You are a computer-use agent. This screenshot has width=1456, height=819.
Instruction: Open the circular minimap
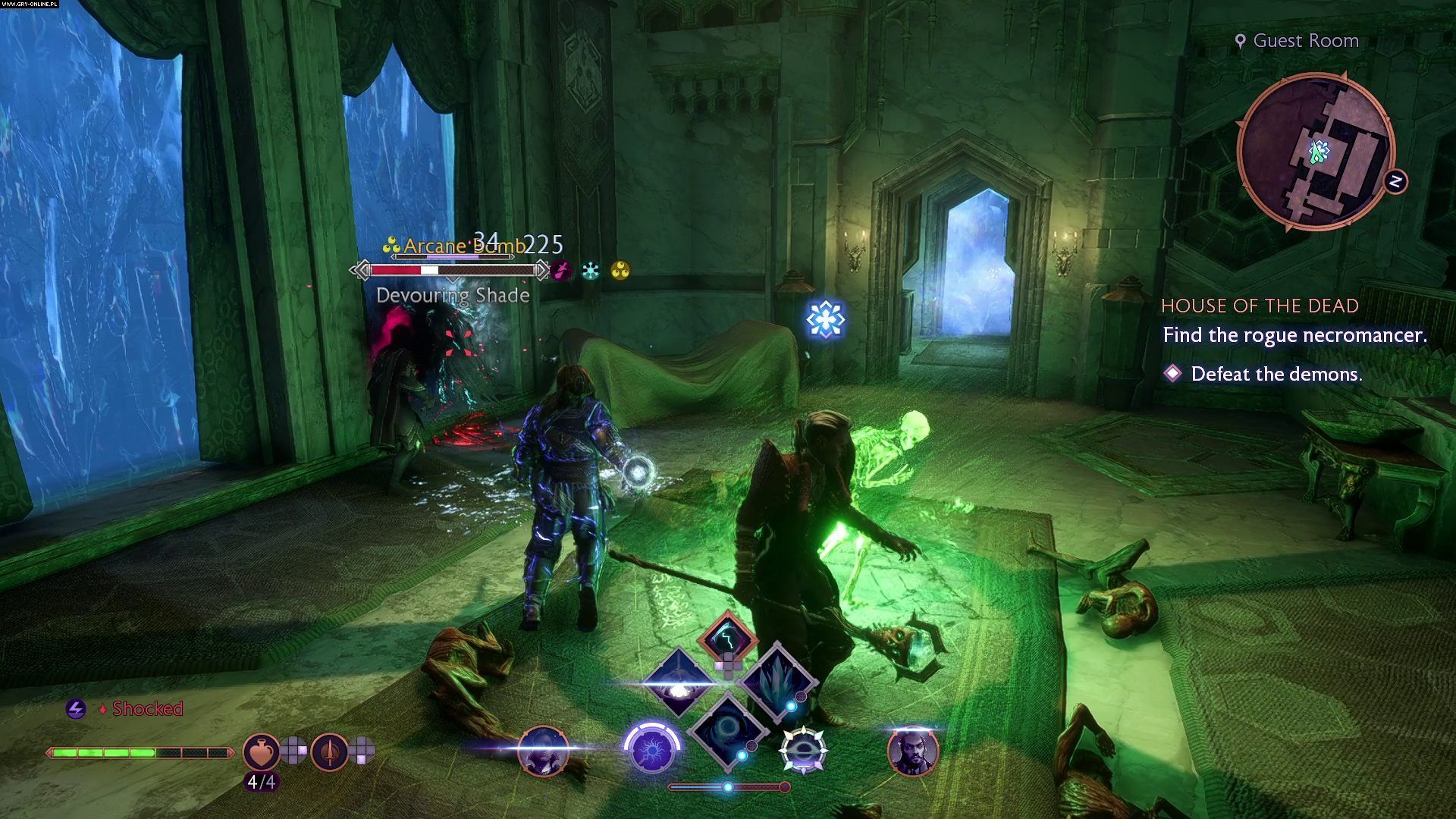tap(1316, 152)
